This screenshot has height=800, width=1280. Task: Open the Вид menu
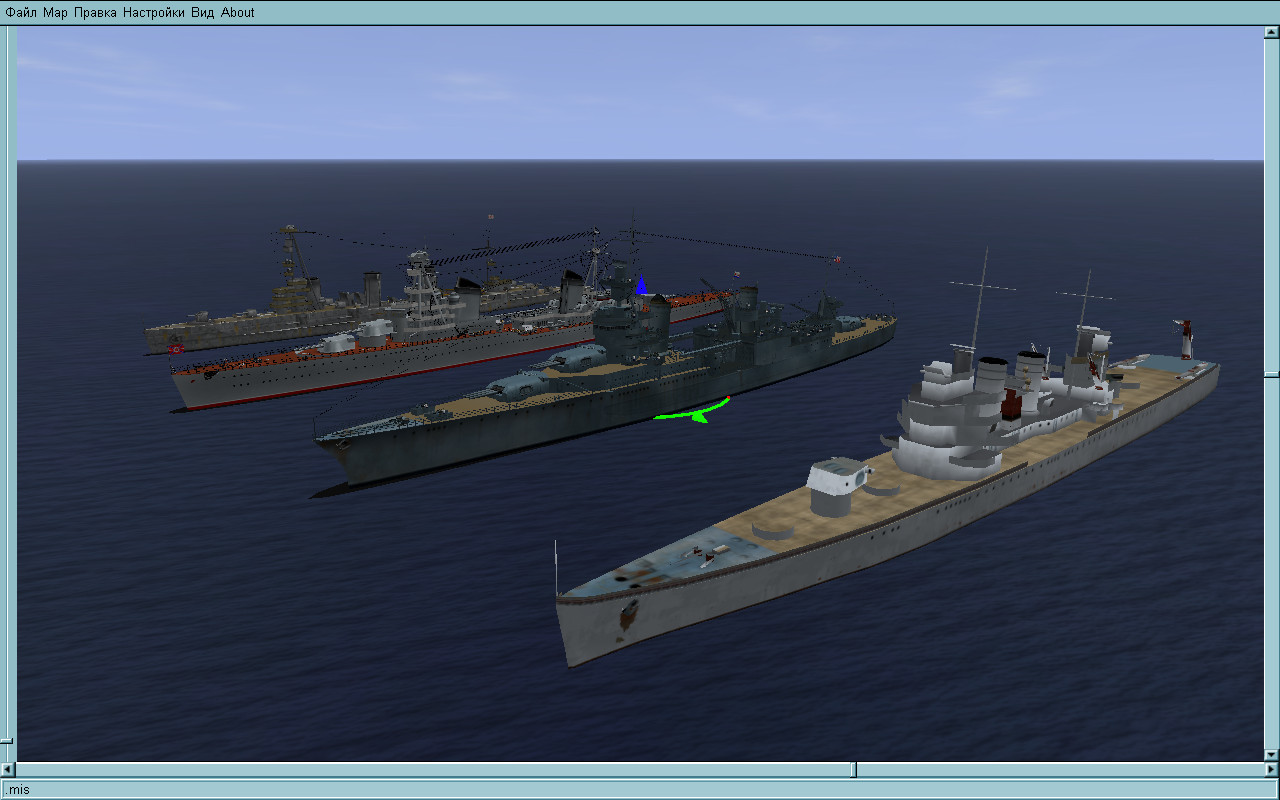point(202,12)
